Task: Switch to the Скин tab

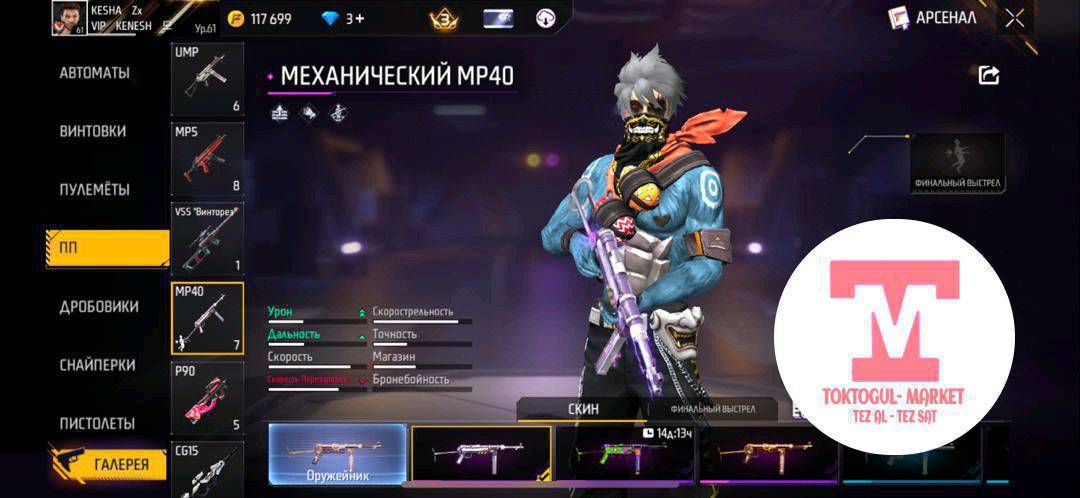Action: point(582,409)
